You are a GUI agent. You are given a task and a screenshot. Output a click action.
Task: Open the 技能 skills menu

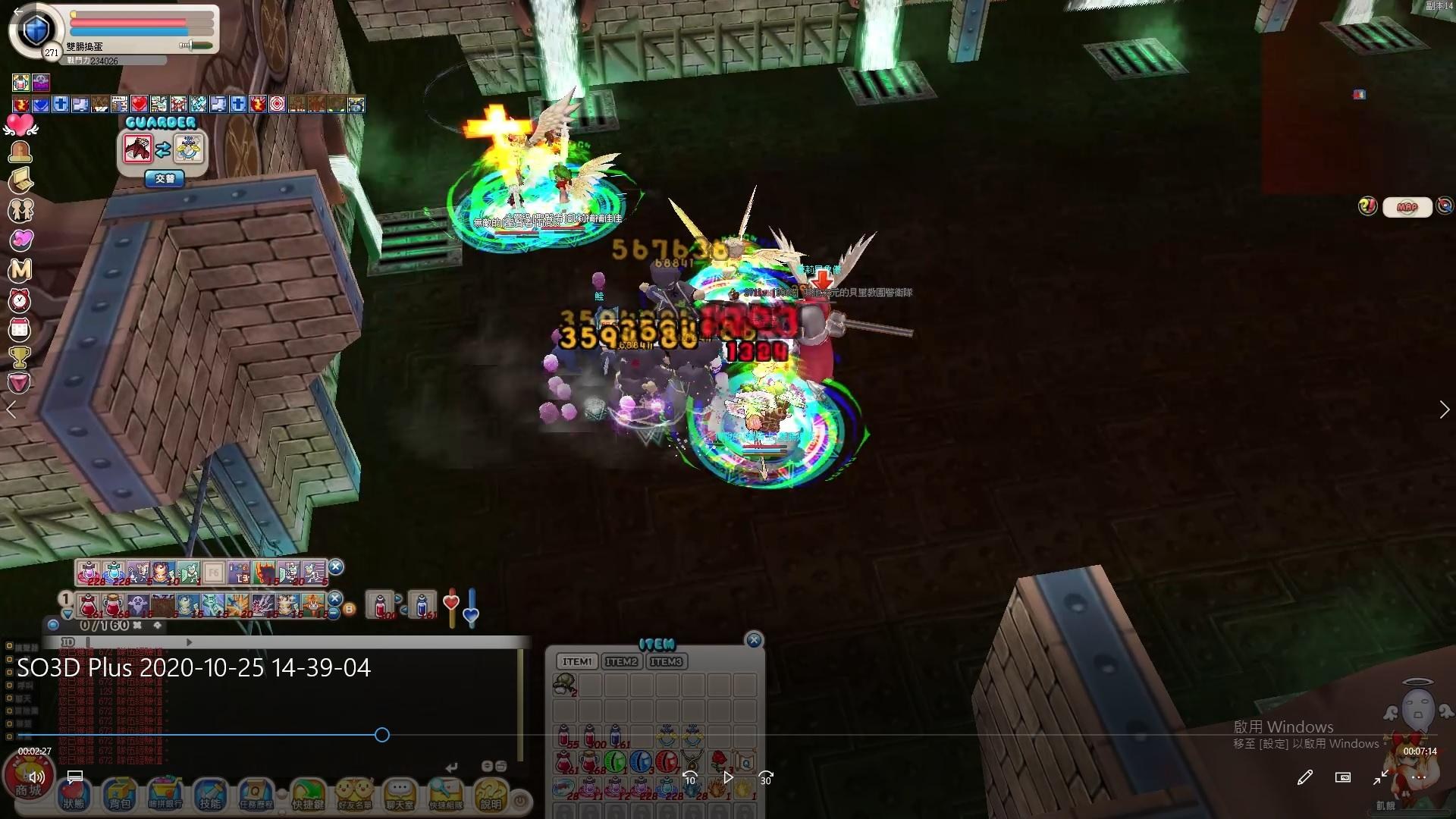click(210, 795)
